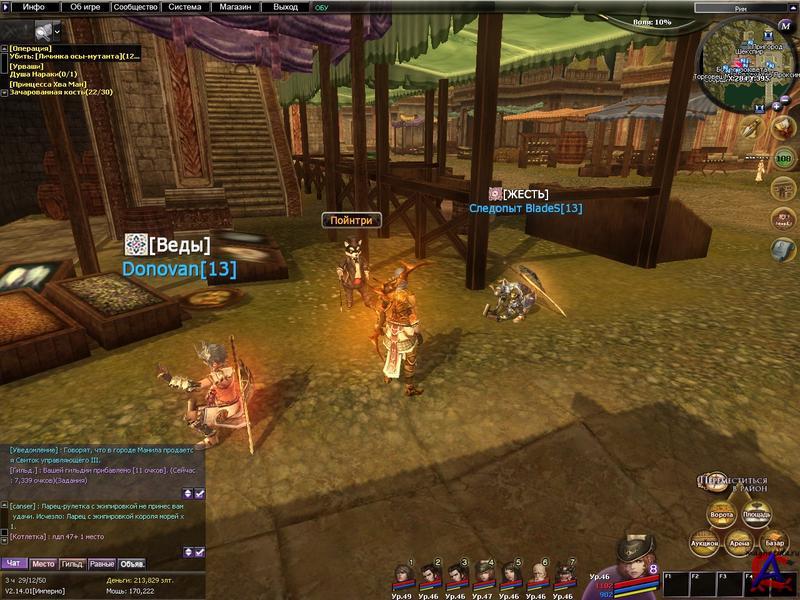Select the Гильд. chat tab
Image resolution: width=800 pixels, height=600 pixels.
pyautogui.click(x=73, y=564)
